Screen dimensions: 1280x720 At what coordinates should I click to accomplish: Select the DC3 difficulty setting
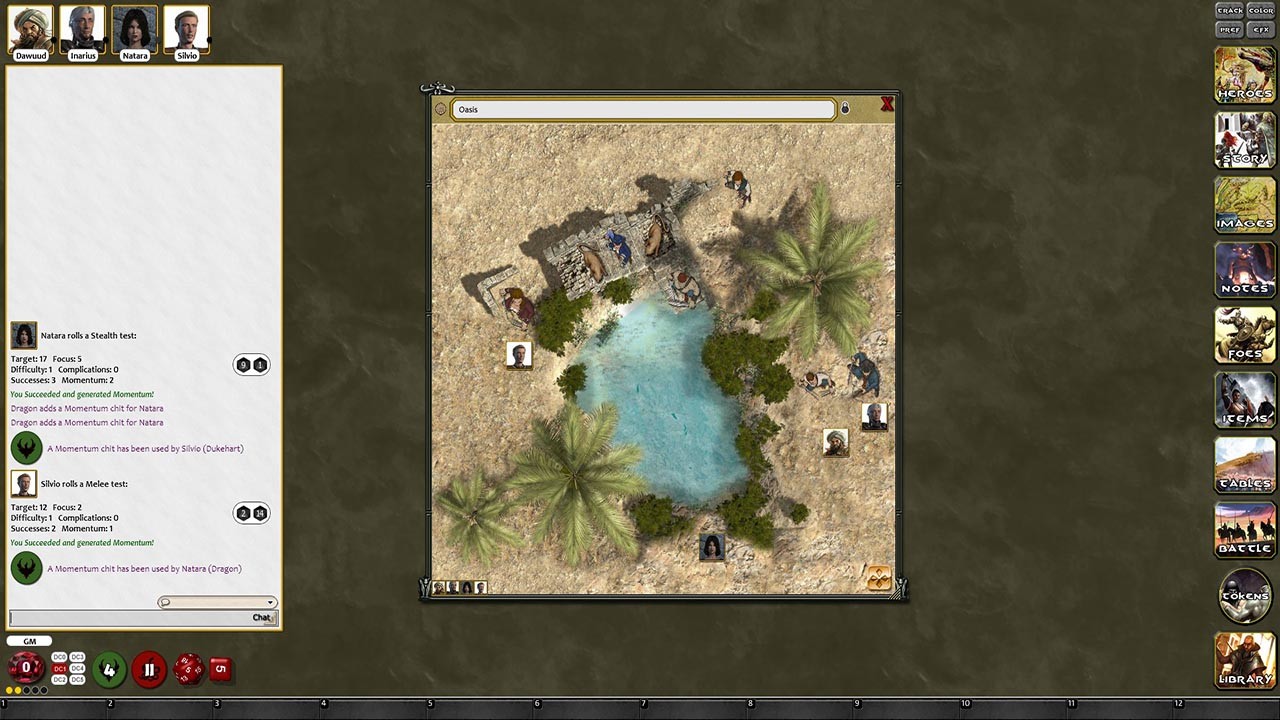click(x=77, y=658)
